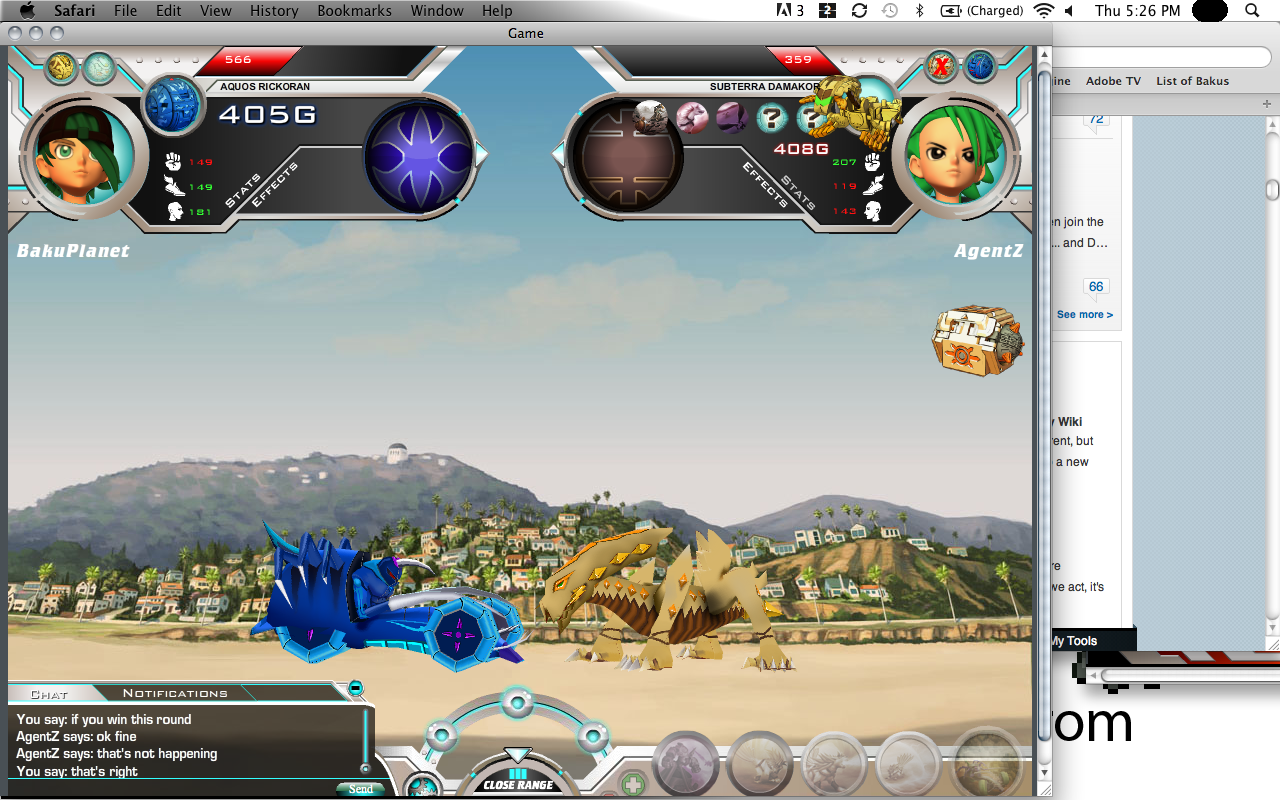Screen dimensions: 1280x800
Task: Click the gold Bakugan ball in top-left corner
Action: point(61,68)
